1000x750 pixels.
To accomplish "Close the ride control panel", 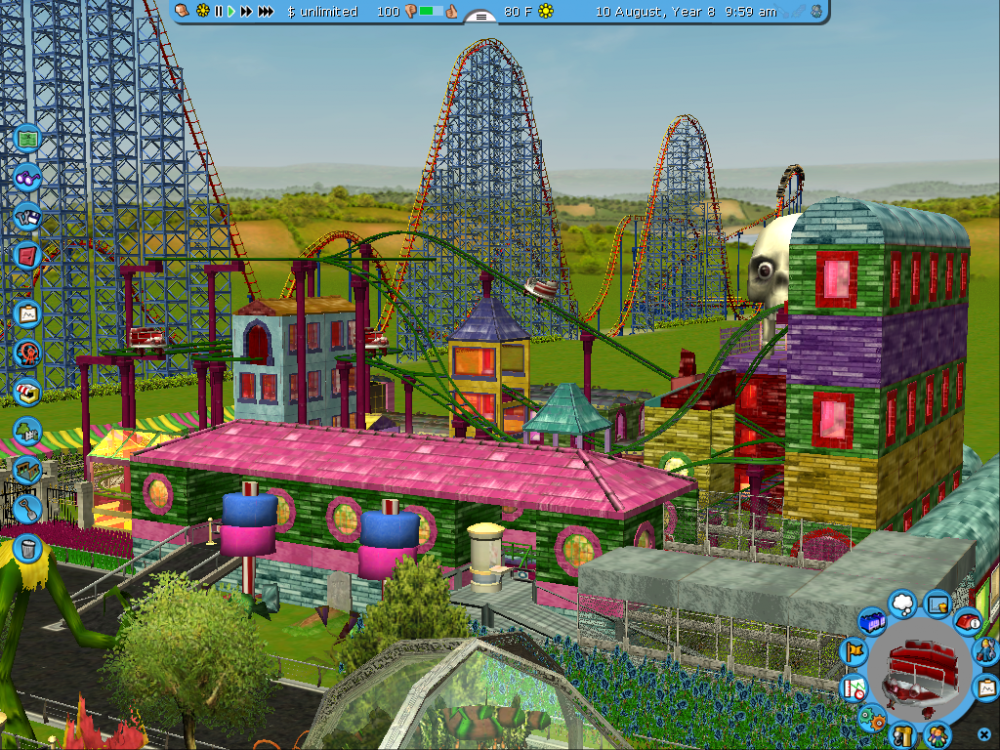I will 984,735.
